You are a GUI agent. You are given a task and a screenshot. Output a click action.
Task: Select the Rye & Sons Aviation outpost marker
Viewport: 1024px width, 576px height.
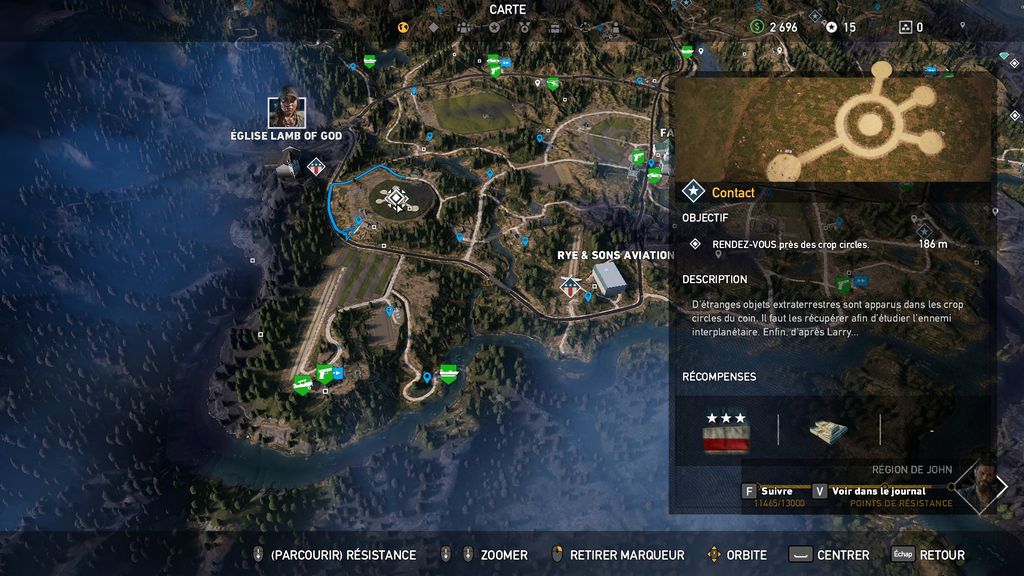pyautogui.click(x=571, y=287)
